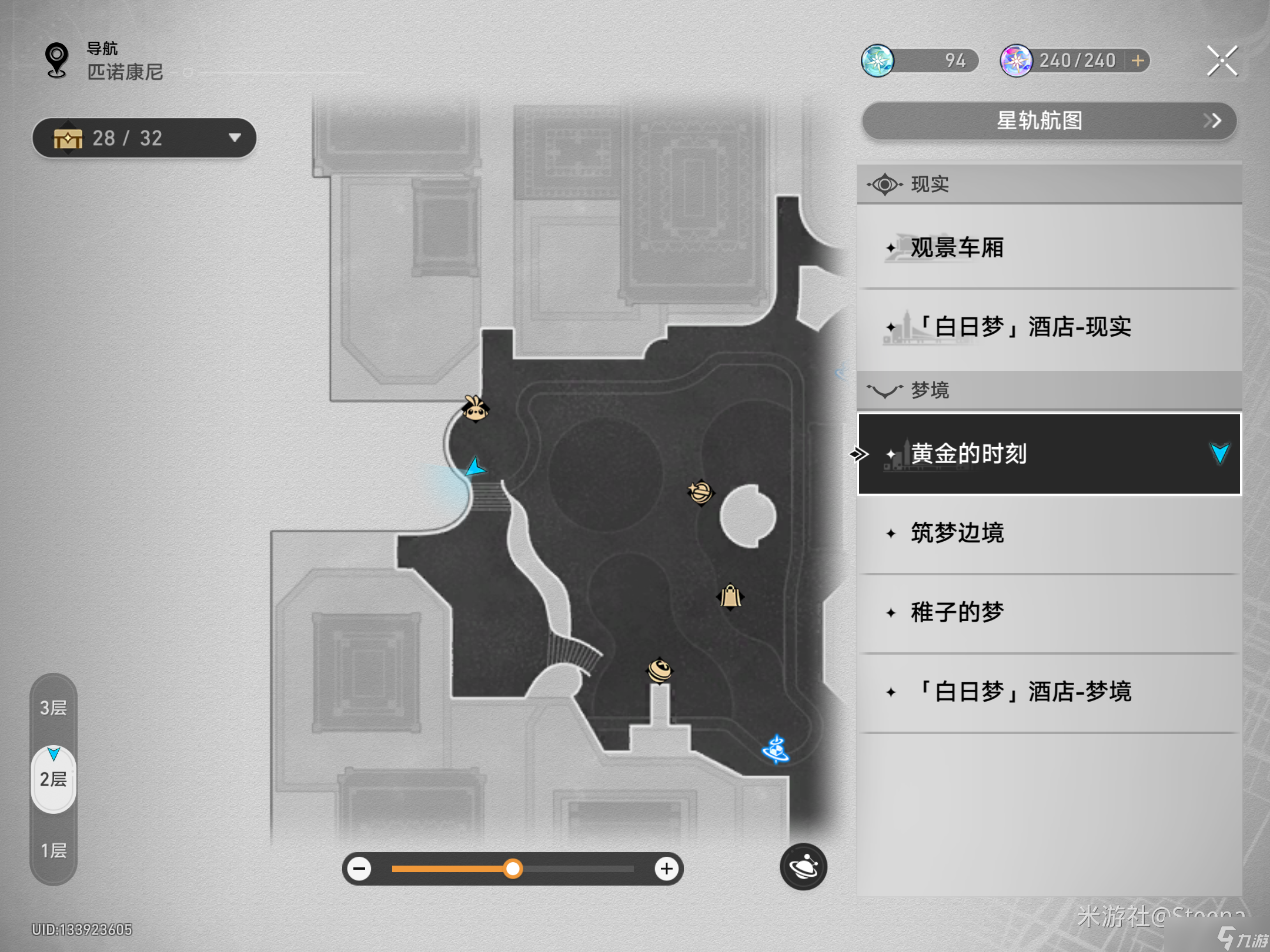Close the navigation map
Screen dimensions: 1270x952
click(x=1222, y=61)
